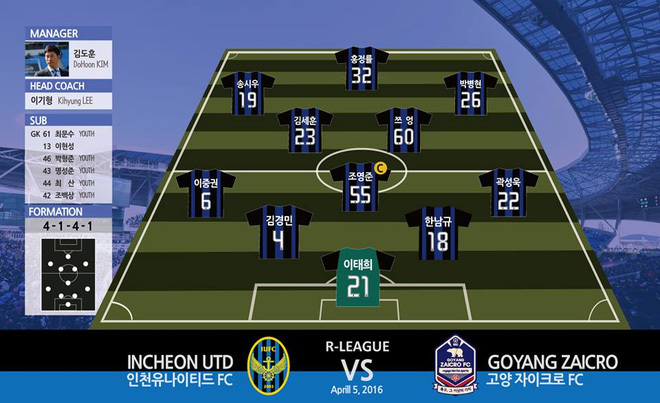Select the number 32 striker jersey

pyautogui.click(x=361, y=70)
